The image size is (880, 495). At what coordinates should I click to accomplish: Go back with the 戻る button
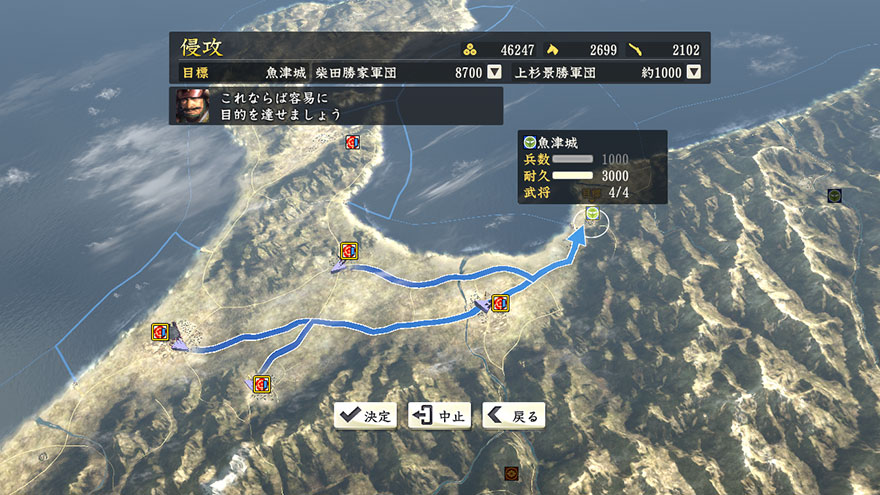pos(513,415)
